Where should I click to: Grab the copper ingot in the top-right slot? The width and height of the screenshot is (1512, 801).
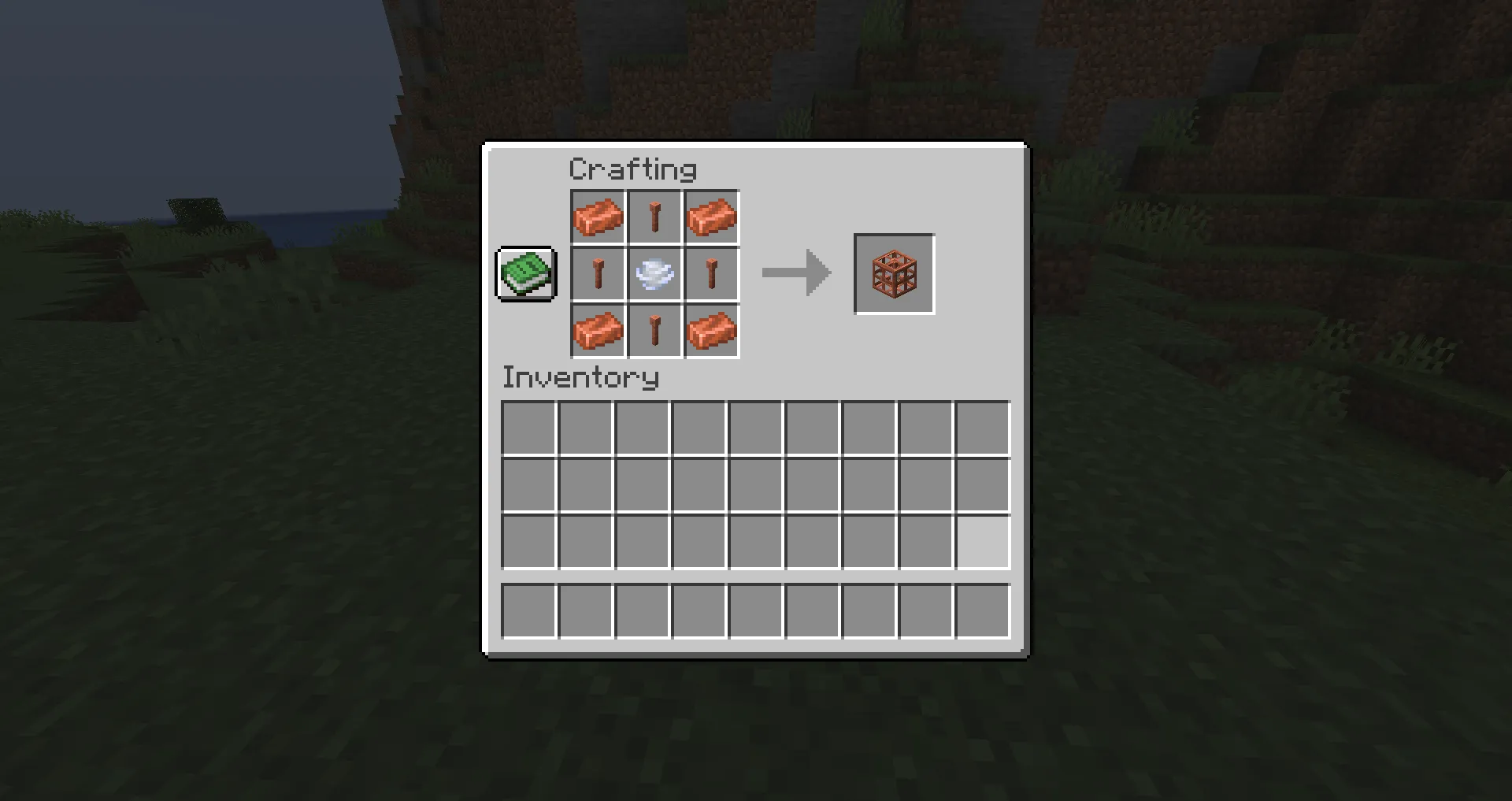pos(711,217)
